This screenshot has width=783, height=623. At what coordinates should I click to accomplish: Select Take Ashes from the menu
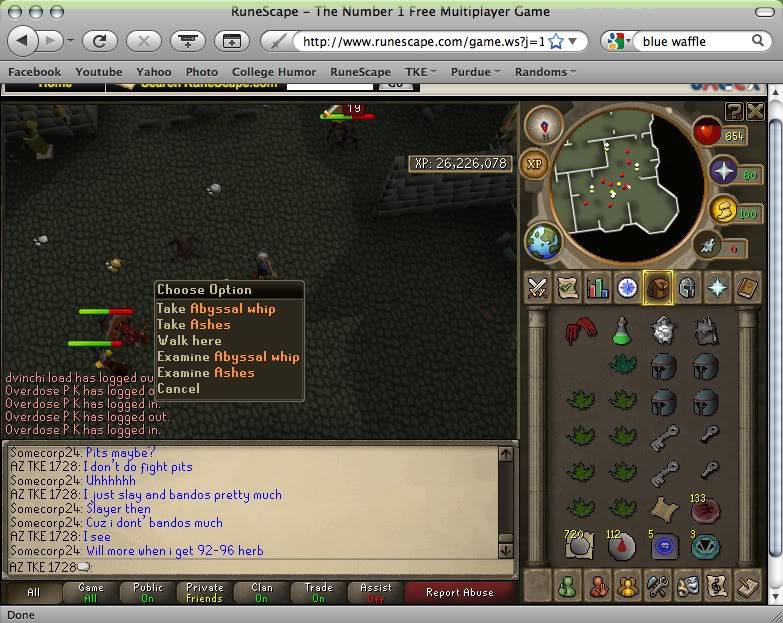coord(194,325)
